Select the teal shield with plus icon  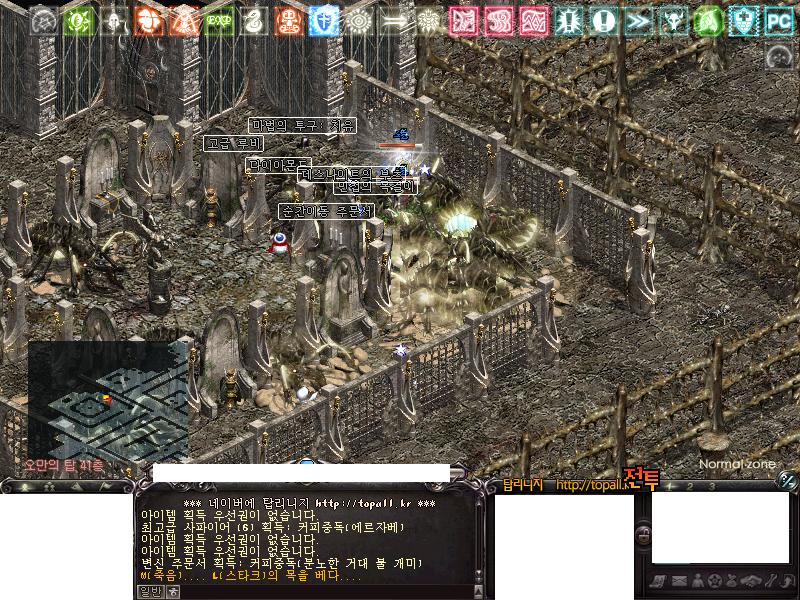(x=744, y=19)
